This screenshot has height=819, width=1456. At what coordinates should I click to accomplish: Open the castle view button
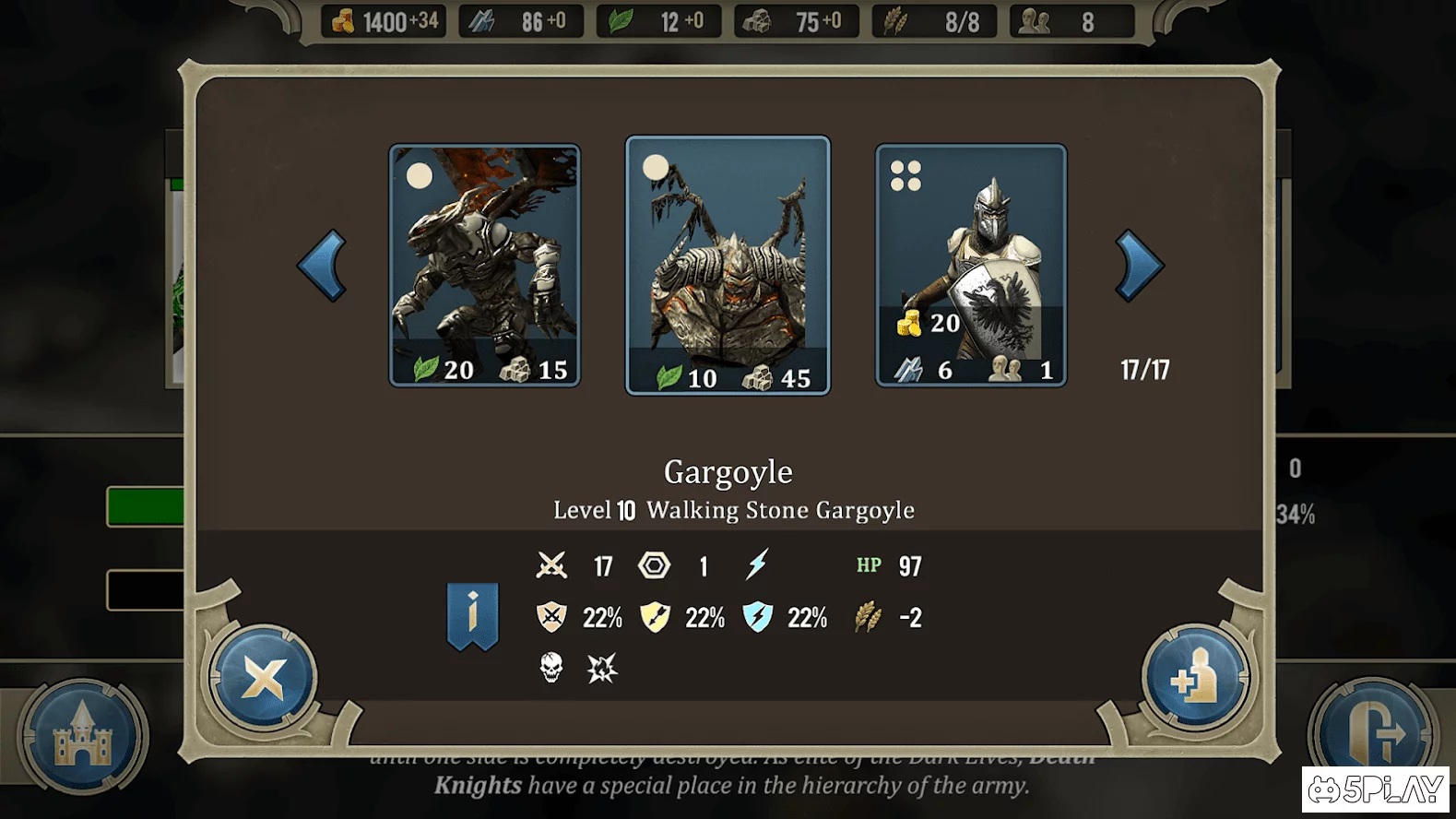[x=83, y=736]
